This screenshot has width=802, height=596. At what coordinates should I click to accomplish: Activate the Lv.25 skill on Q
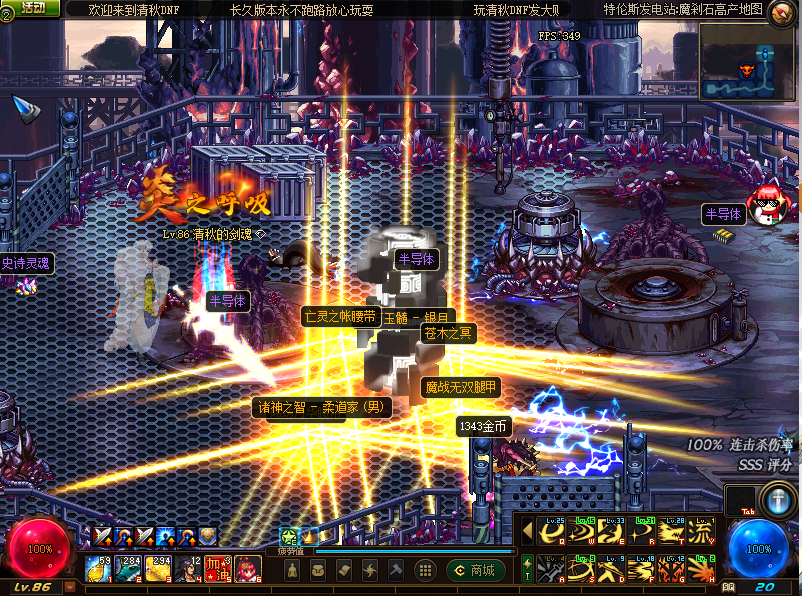[x=551, y=531]
